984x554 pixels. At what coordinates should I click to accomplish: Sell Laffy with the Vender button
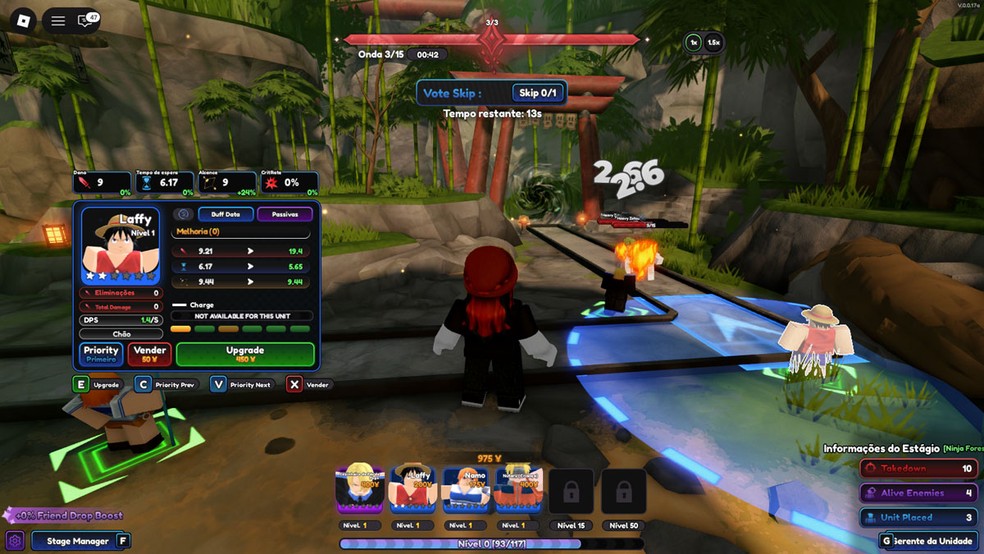click(149, 354)
